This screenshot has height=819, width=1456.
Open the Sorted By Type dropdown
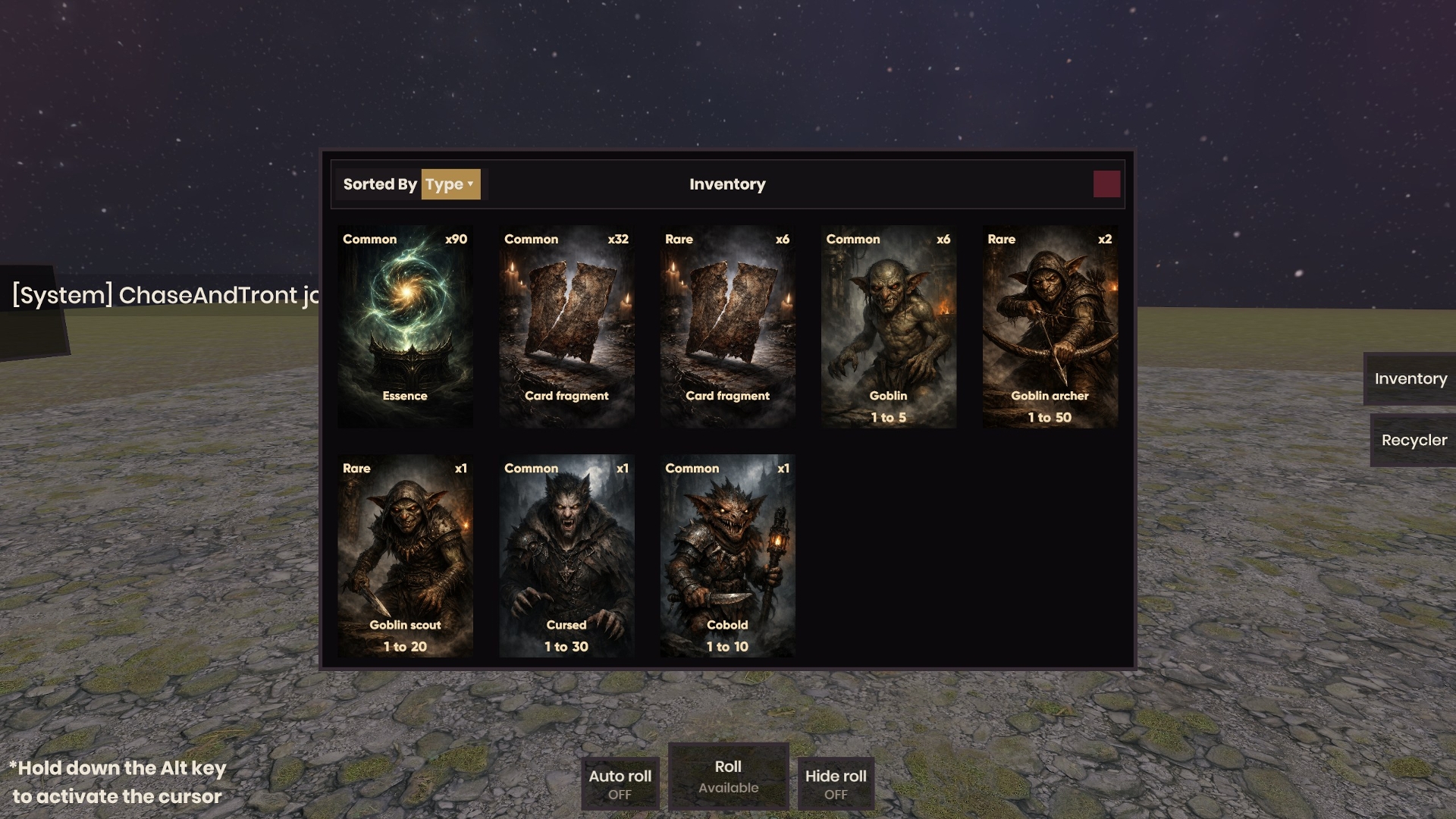click(x=450, y=184)
